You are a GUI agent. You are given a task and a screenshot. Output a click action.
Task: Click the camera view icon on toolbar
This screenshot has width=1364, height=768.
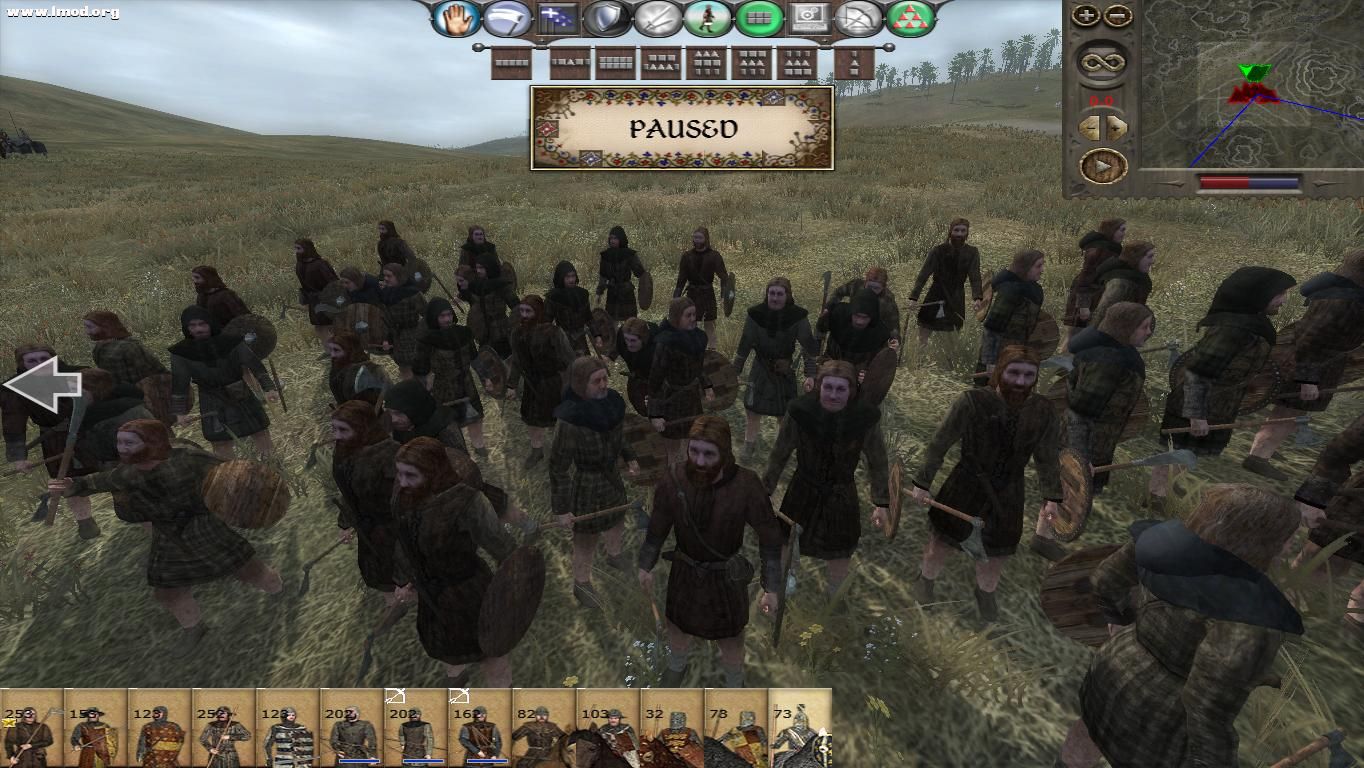pyautogui.click(x=810, y=17)
